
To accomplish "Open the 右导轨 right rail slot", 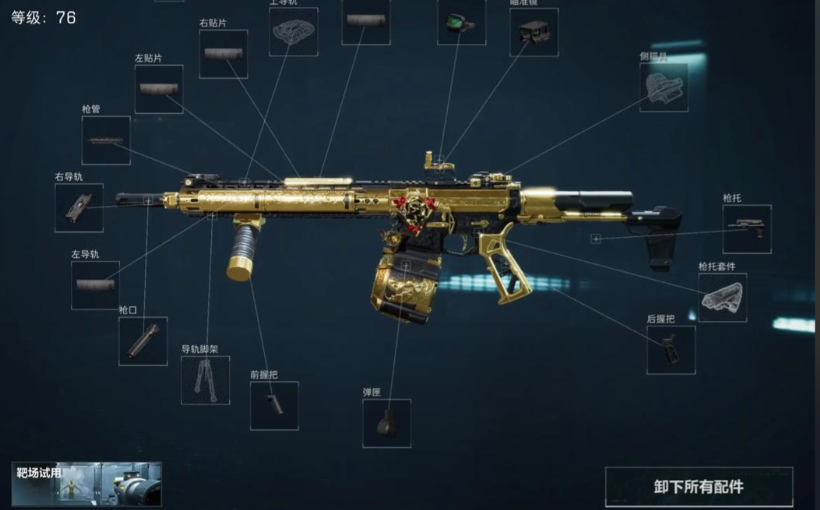I will [x=79, y=208].
